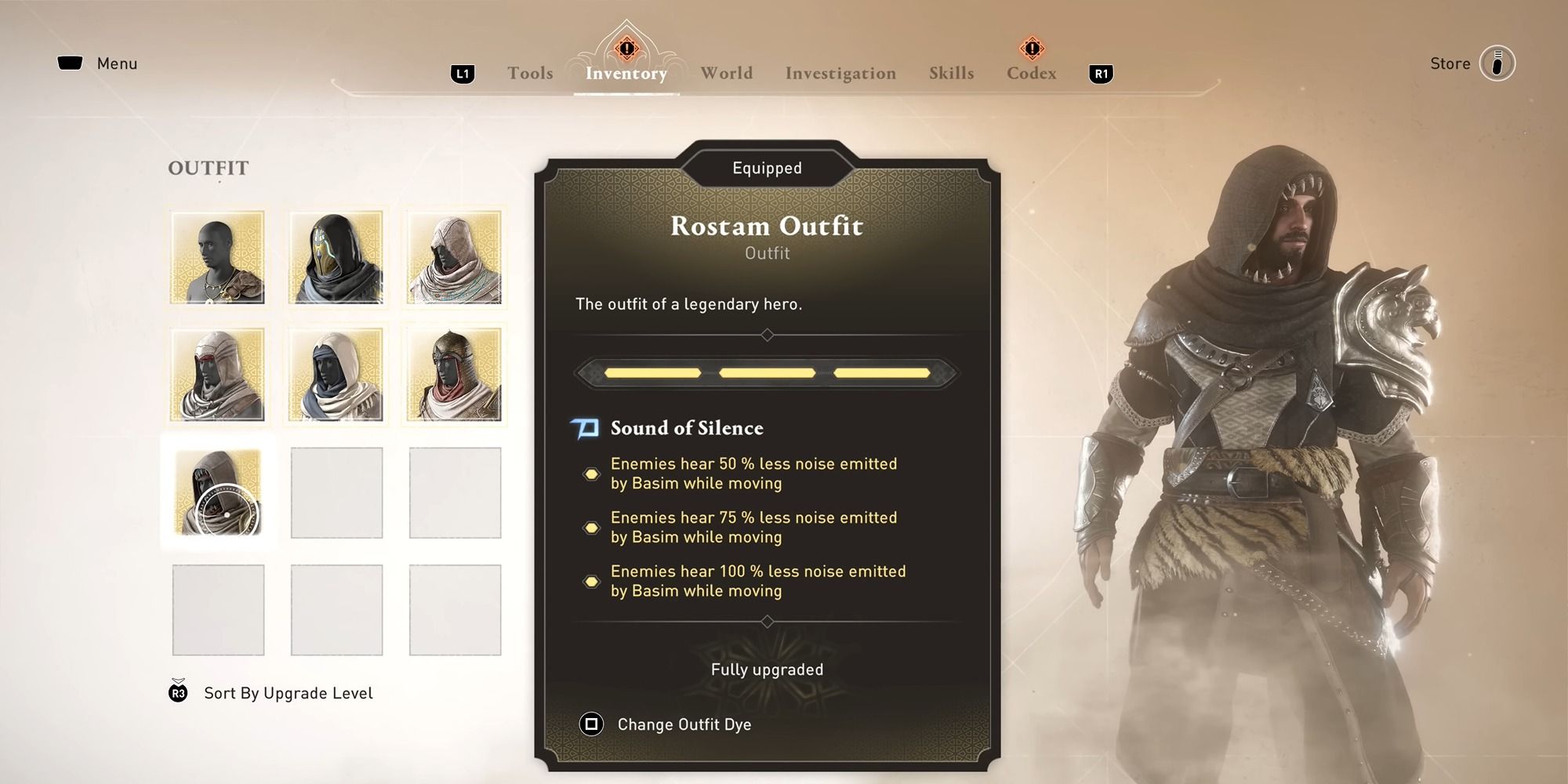Select the currently equipped Rostam outfit thumbnail
Image resolution: width=1568 pixels, height=784 pixels.
pyautogui.click(x=219, y=492)
